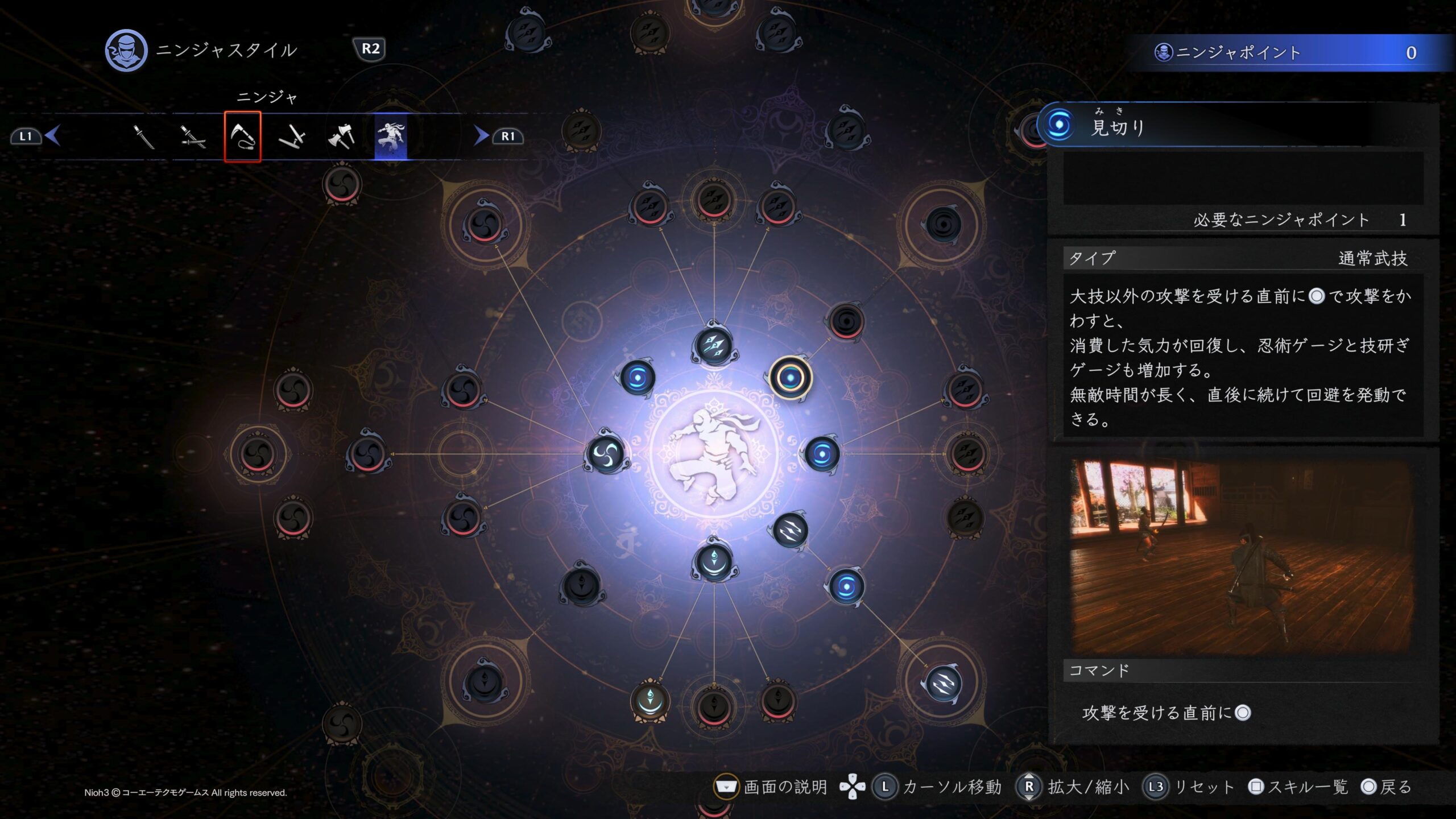This screenshot has width=1456, height=819.
Task: Click the right arrow of the weapon tabs
Action: (x=481, y=136)
